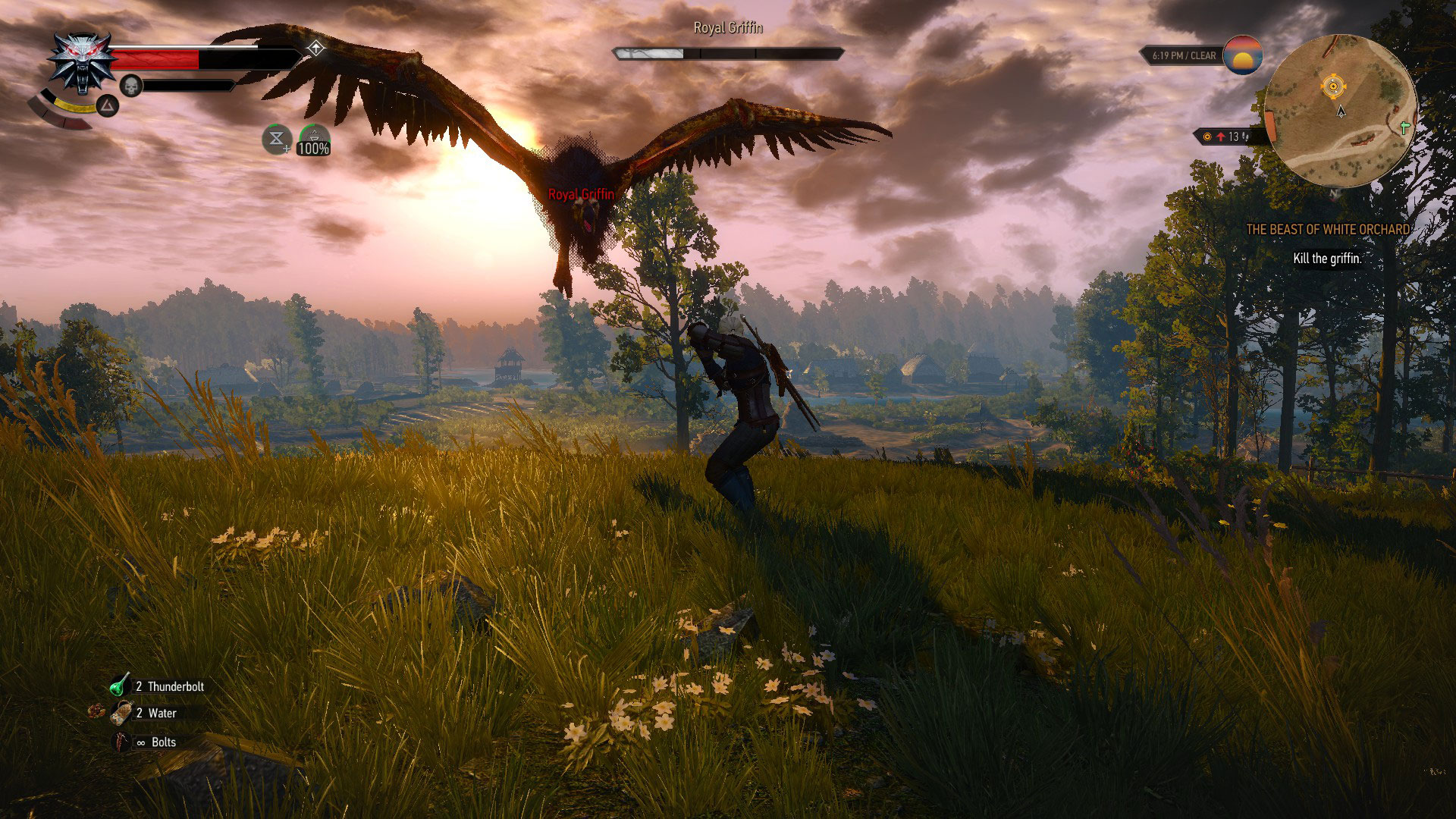Select the Bolts crossbow ammo slot
This screenshot has width=1456, height=819.
(122, 742)
